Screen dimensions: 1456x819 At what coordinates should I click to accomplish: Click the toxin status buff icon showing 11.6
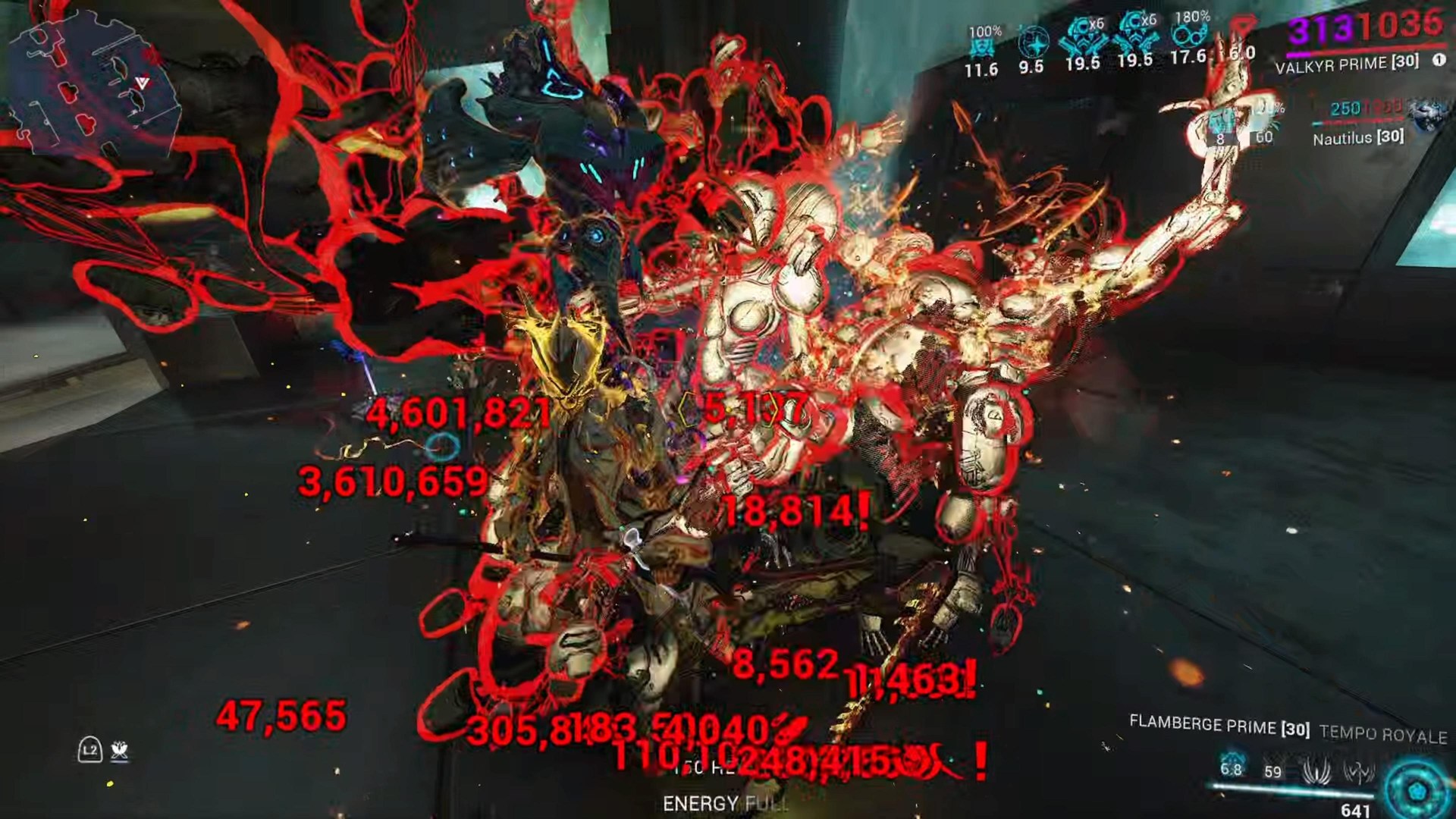pyautogui.click(x=984, y=42)
